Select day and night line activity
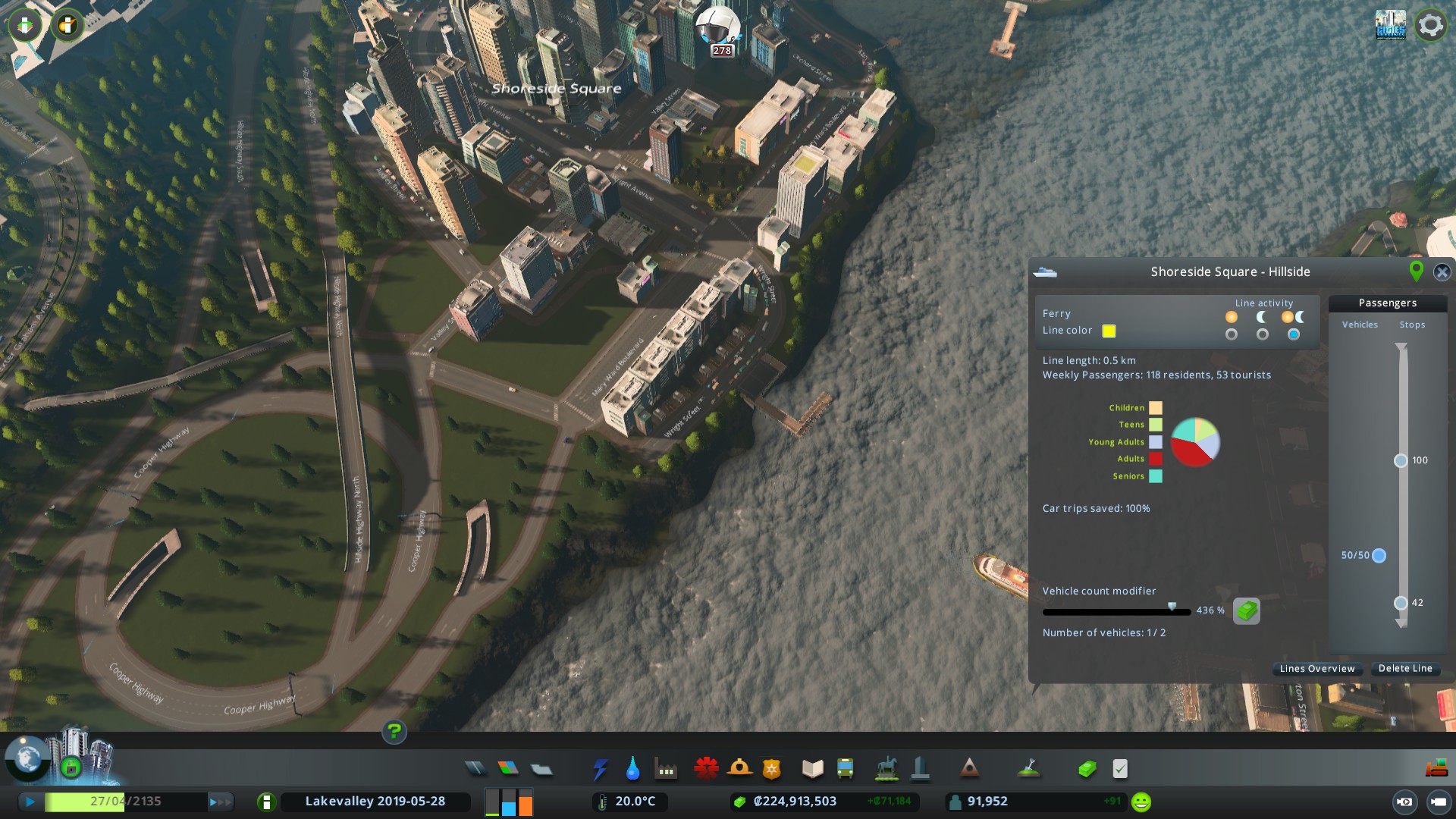The height and width of the screenshot is (819, 1456). click(x=1294, y=334)
